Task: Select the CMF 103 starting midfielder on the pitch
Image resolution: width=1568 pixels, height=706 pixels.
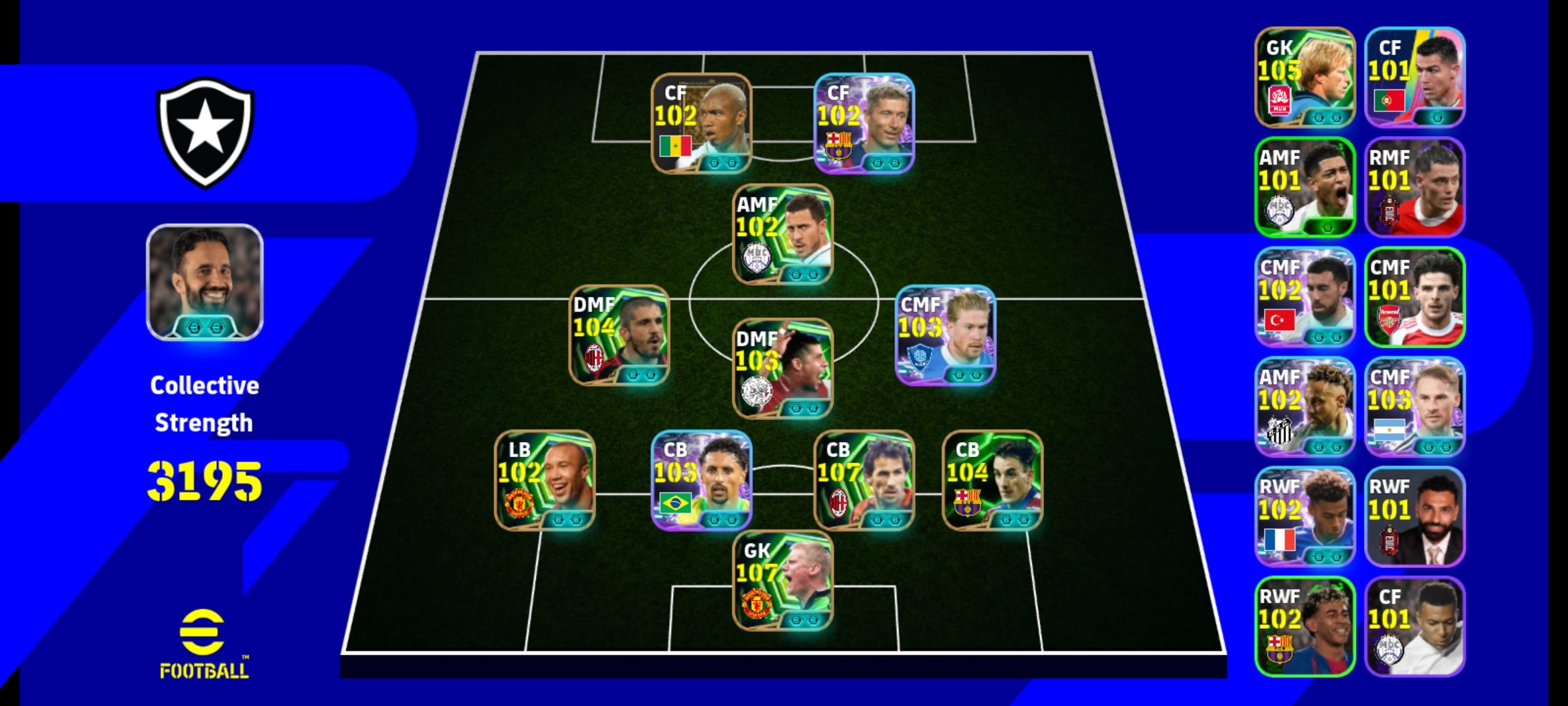Action: [x=945, y=335]
